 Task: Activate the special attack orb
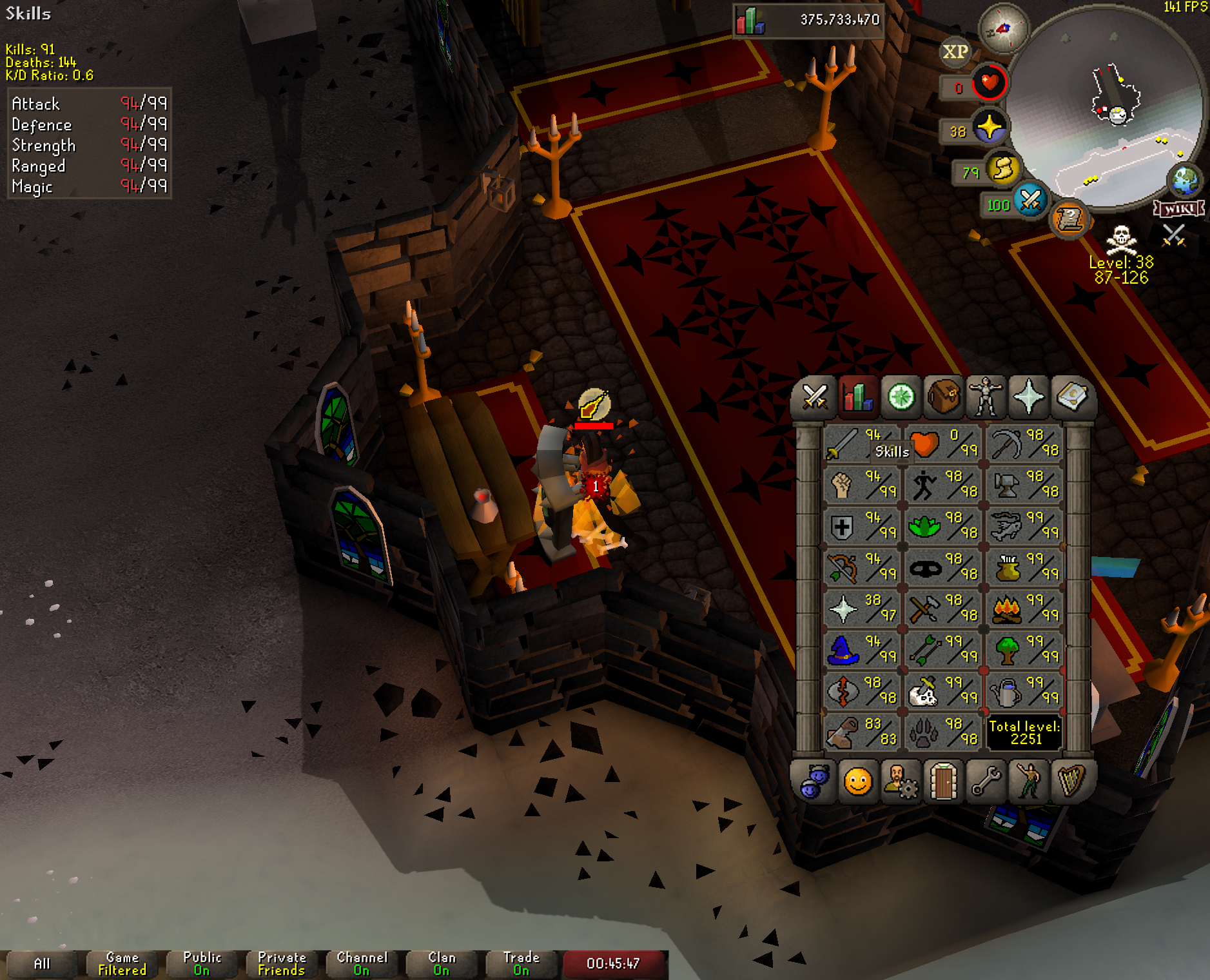[1029, 200]
